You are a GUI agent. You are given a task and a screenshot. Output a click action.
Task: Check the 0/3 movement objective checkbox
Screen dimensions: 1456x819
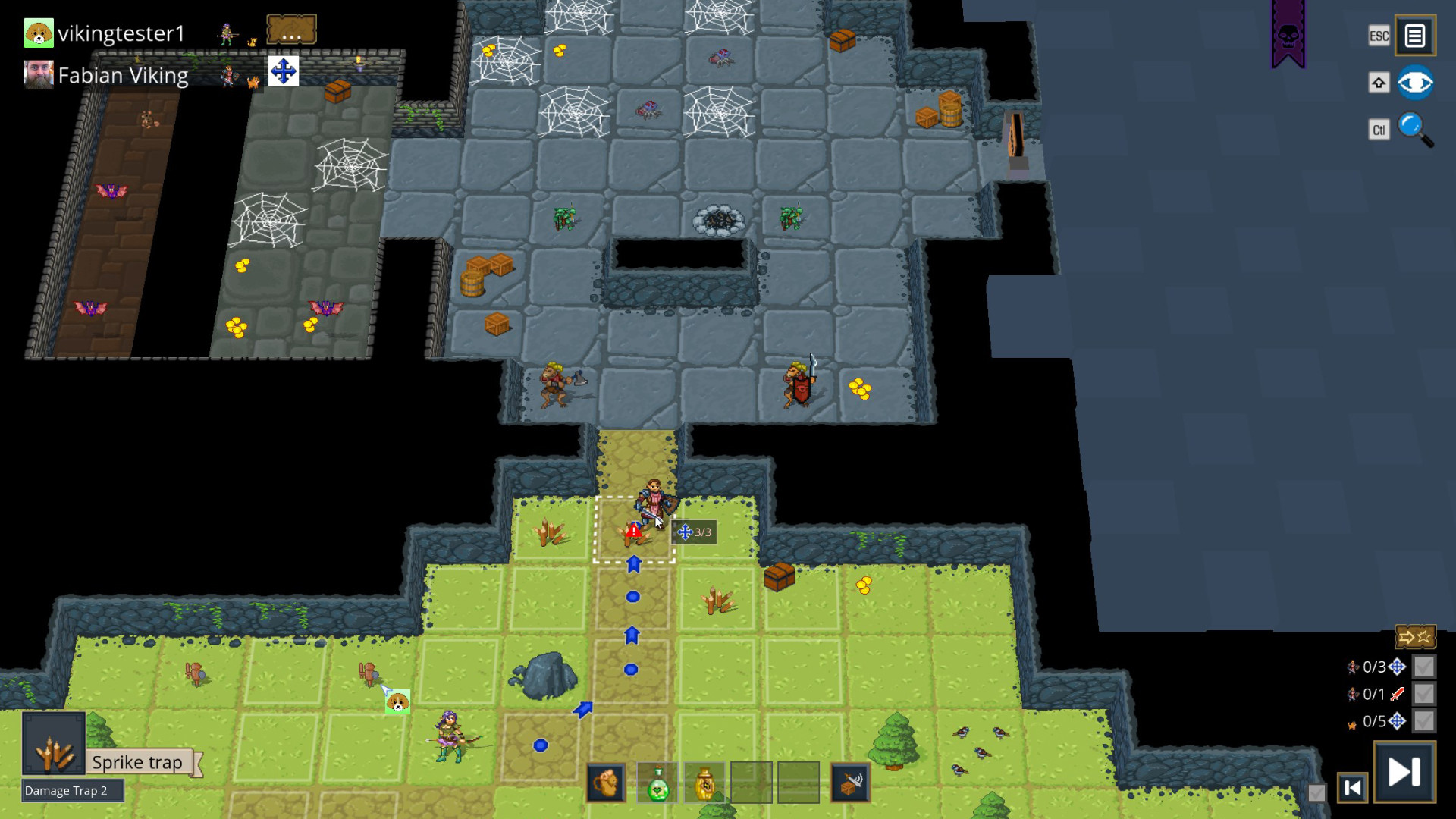[x=1425, y=668]
